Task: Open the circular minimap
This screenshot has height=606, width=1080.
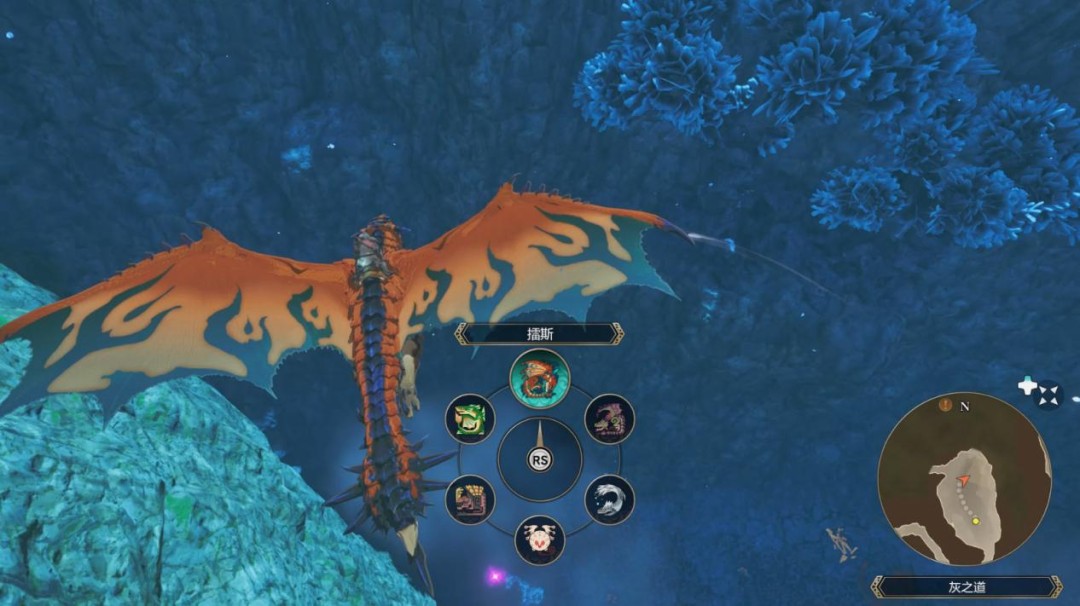Action: pos(964,479)
